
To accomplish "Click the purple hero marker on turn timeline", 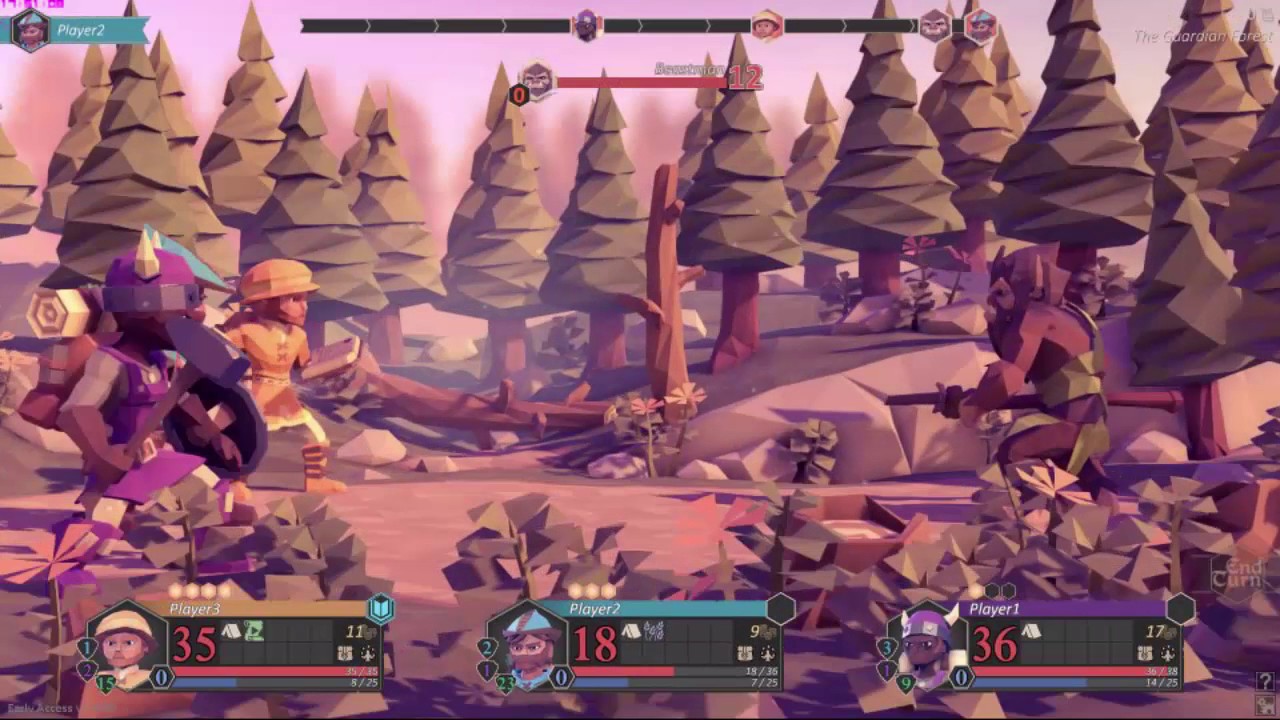I will tap(587, 26).
